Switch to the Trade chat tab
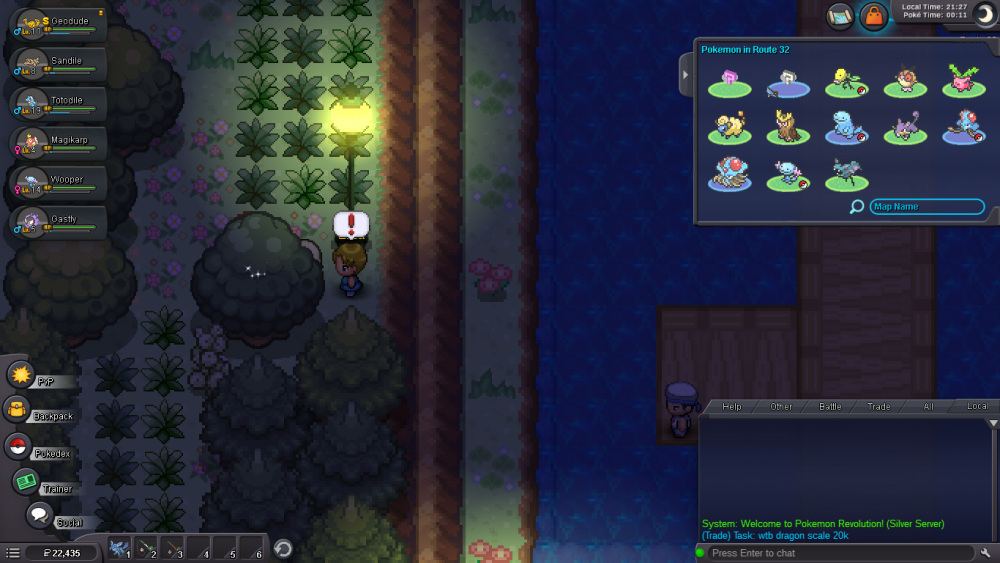 coord(879,407)
